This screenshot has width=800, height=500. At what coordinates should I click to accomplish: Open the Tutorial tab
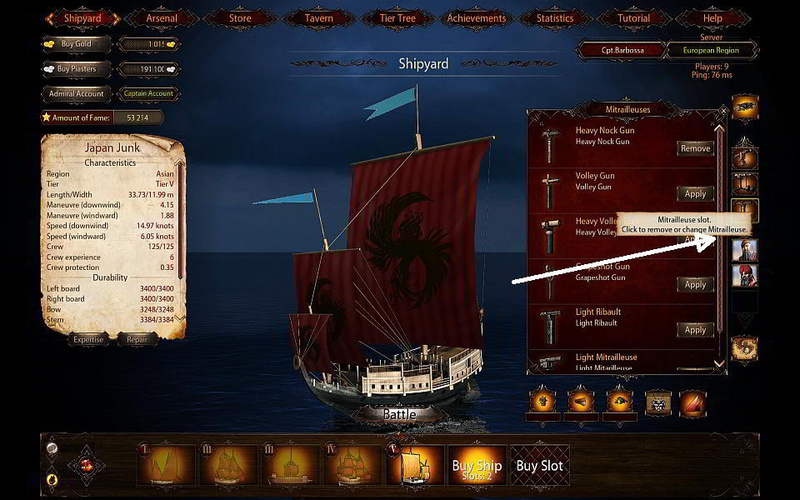(x=633, y=17)
